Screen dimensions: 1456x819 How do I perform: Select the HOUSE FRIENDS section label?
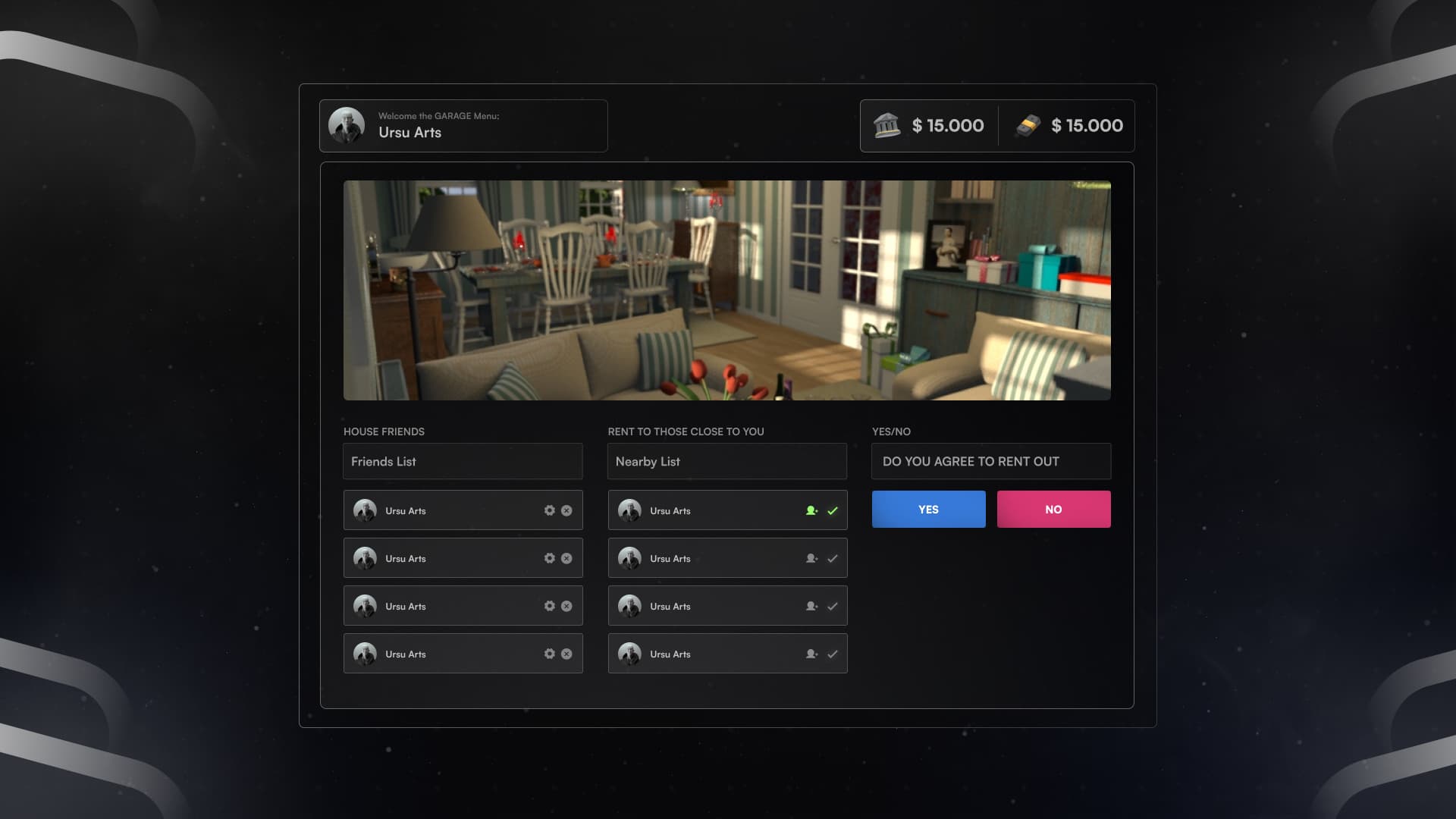click(x=384, y=431)
